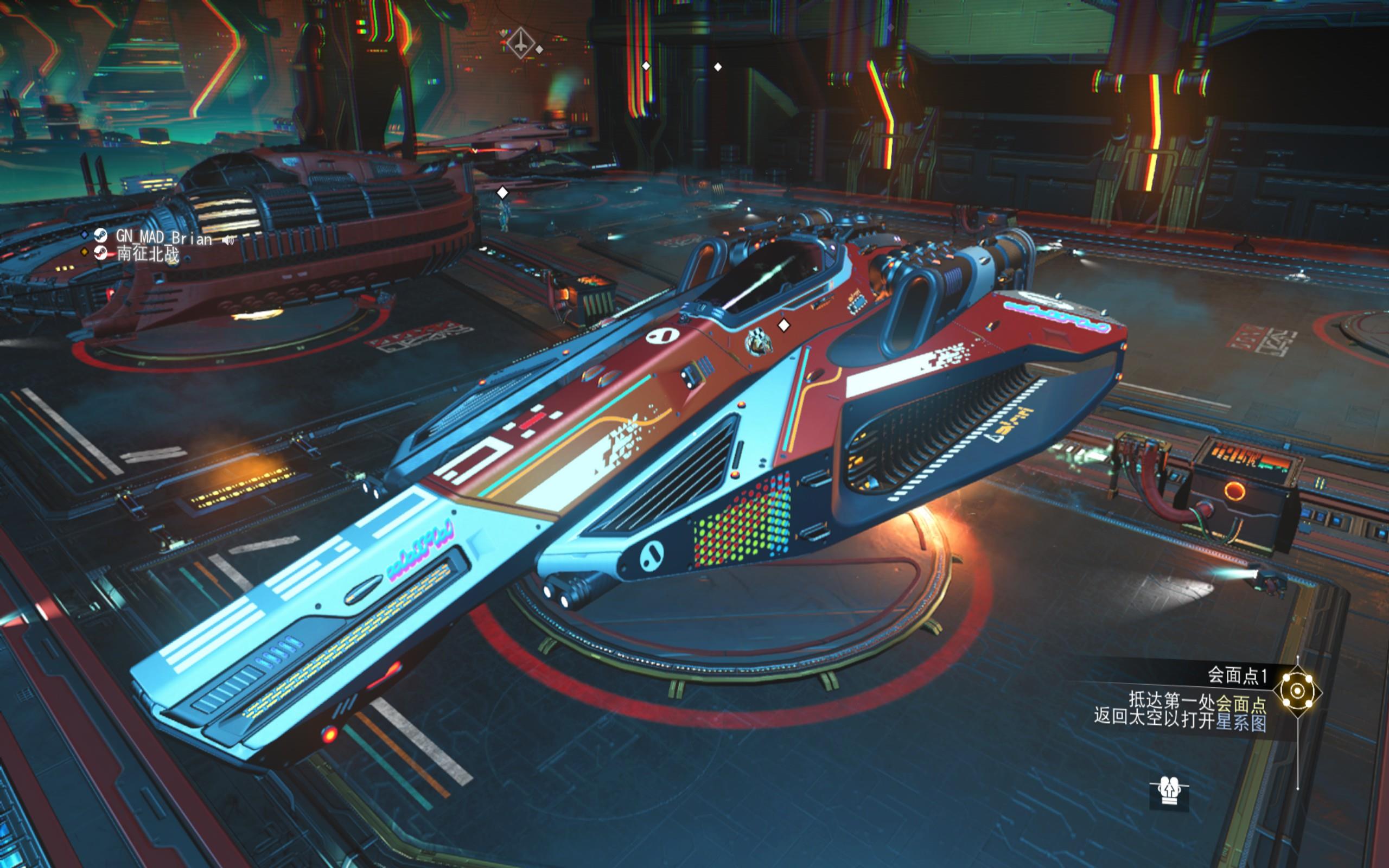Select the 南征北战 player entry
Image resolution: width=1389 pixels, height=868 pixels.
[148, 254]
